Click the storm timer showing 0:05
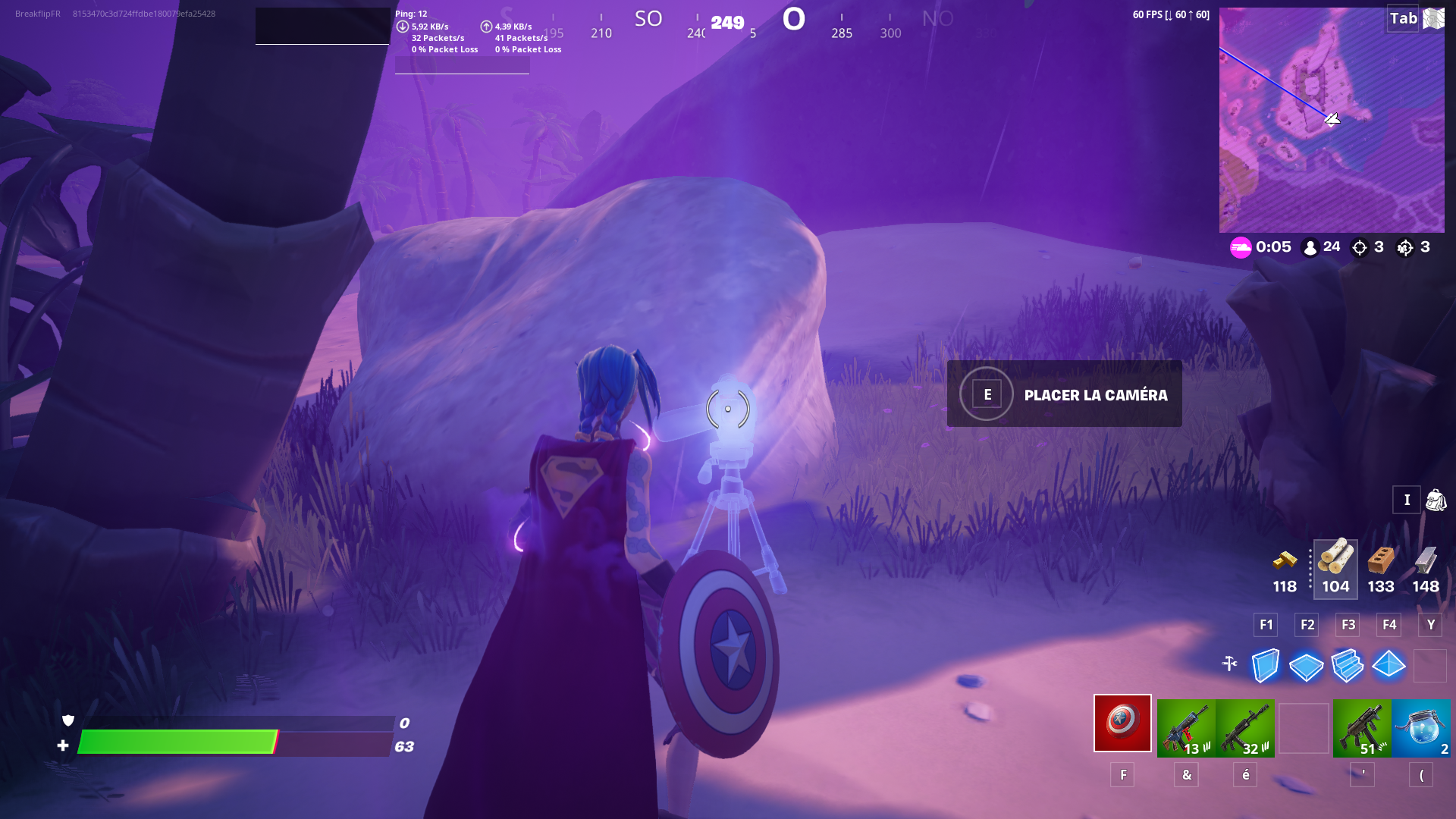Screen dimensions: 1456x819 (x=1266, y=246)
